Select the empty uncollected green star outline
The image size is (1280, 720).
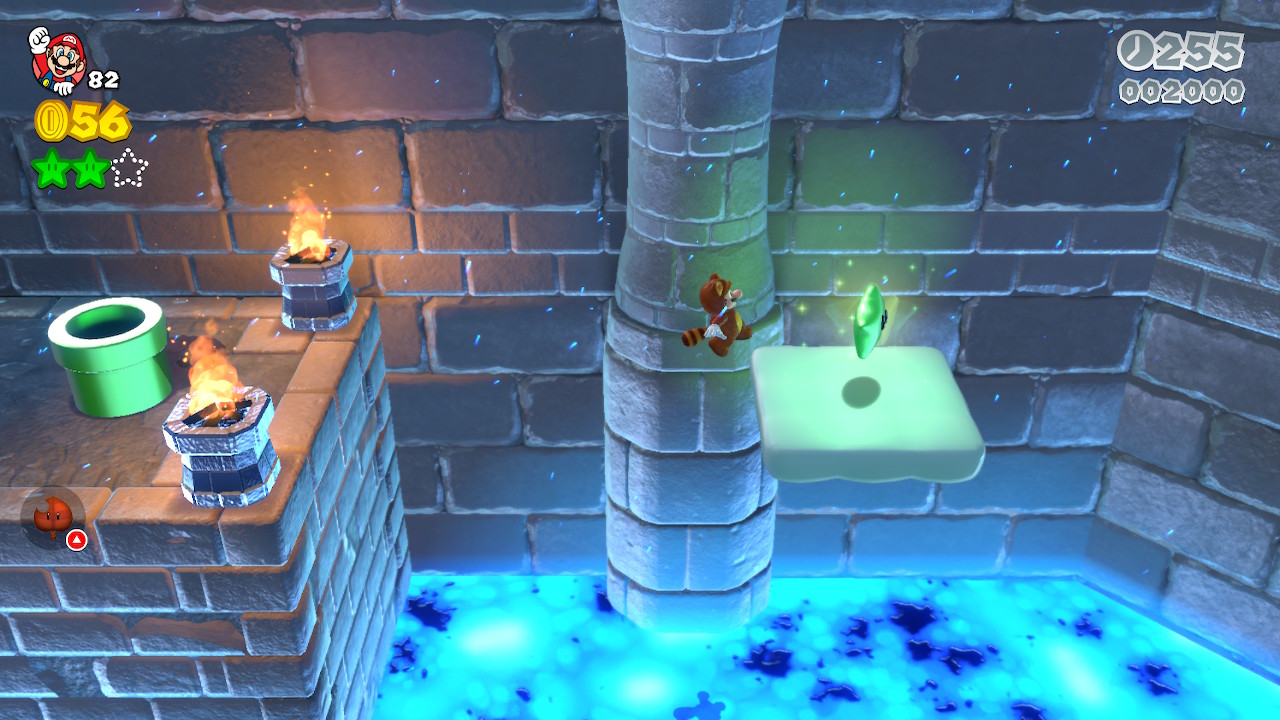pyautogui.click(x=129, y=168)
